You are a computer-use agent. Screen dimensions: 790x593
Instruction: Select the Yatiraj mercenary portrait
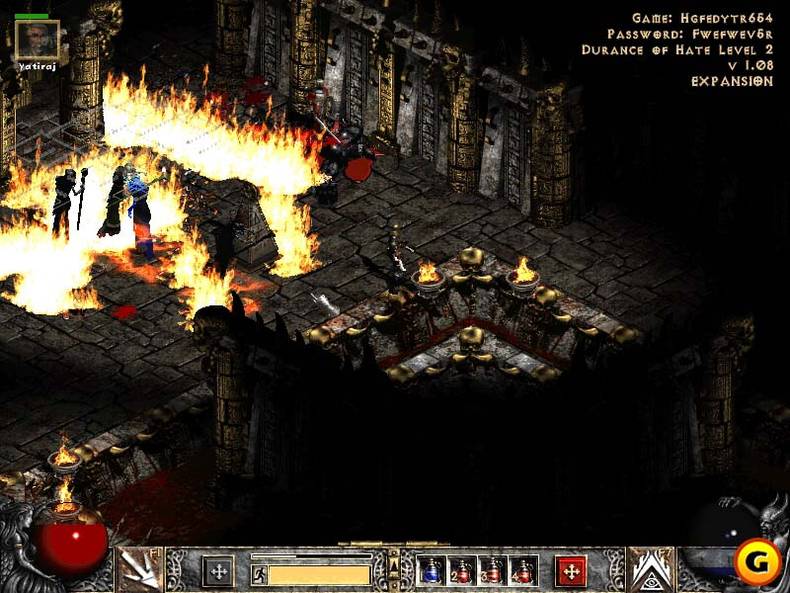click(x=37, y=40)
